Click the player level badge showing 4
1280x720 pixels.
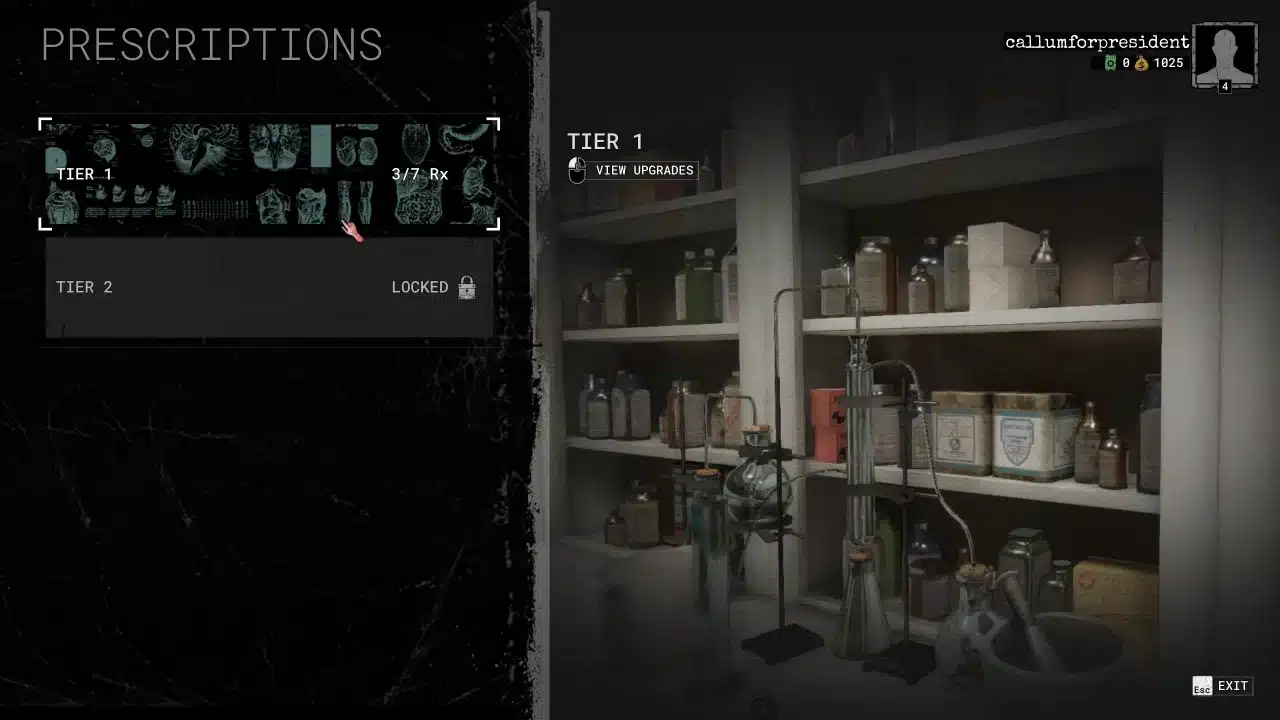coord(1225,86)
